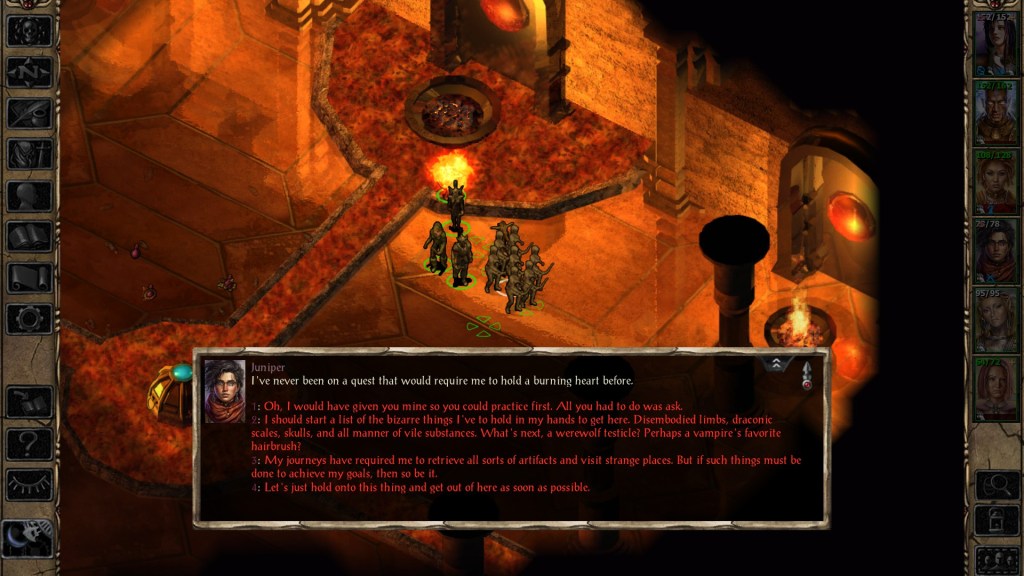Click the question mark help button

pyautogui.click(x=30, y=443)
